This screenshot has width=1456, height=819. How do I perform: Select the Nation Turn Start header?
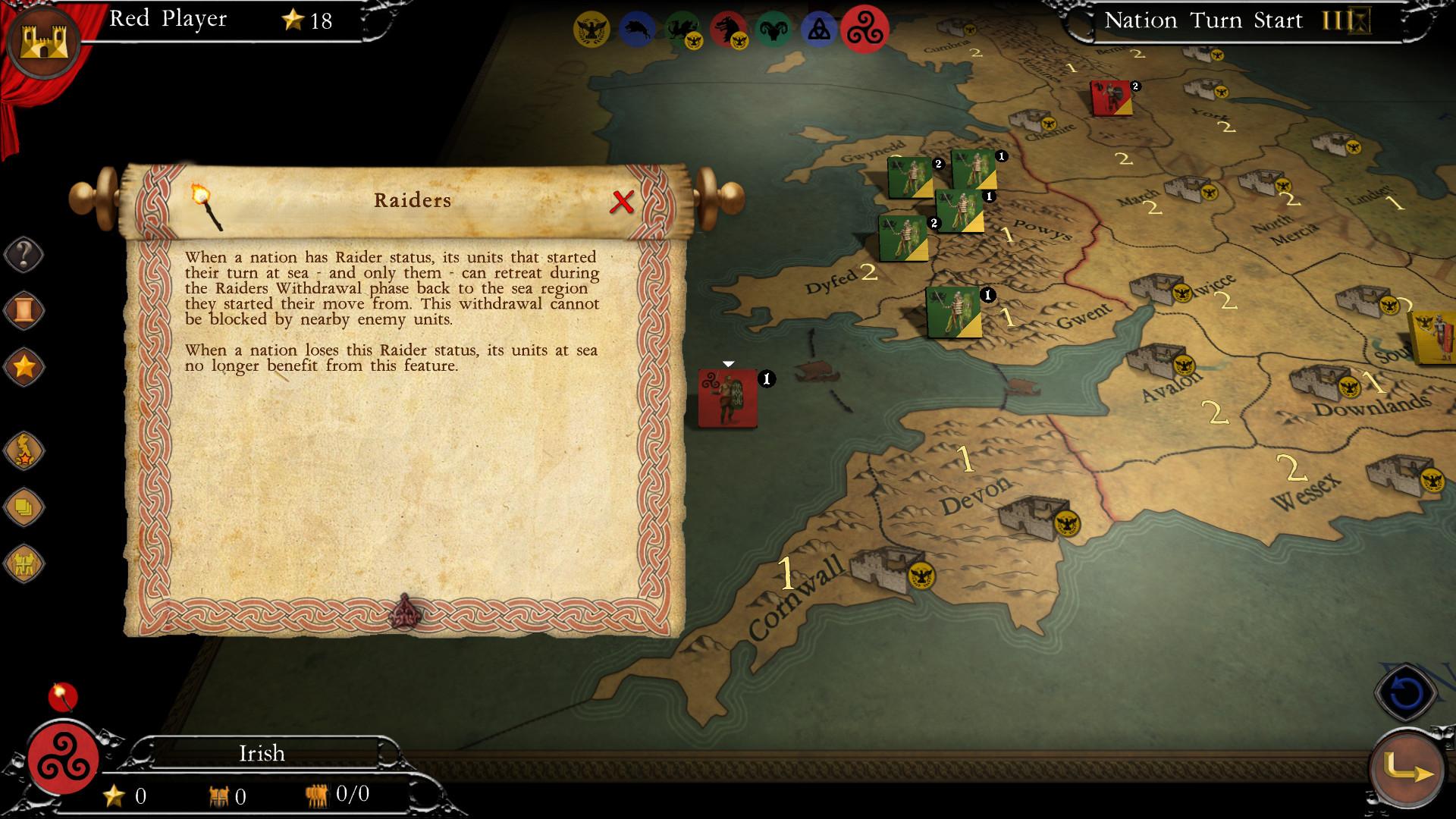(x=1204, y=20)
